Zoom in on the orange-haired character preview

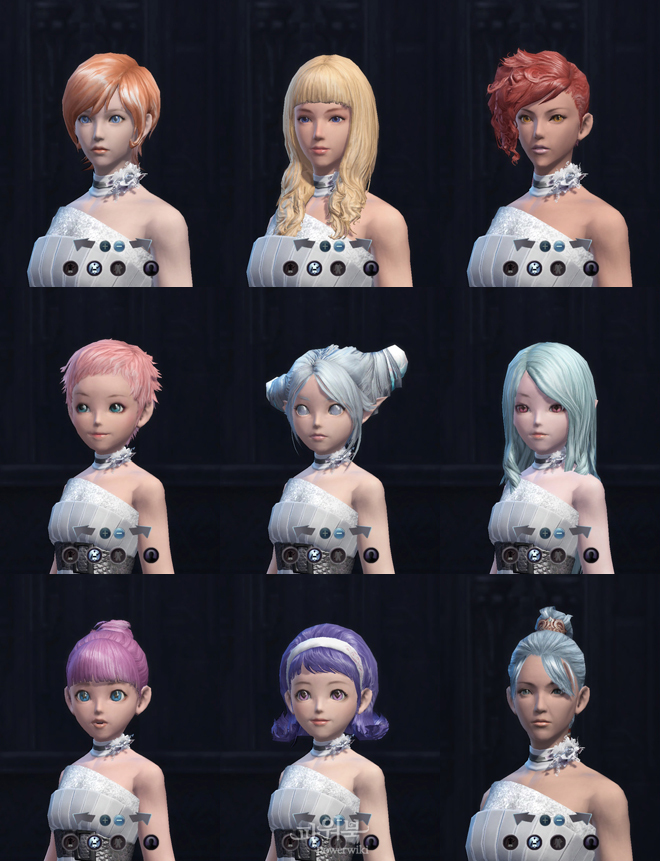click(105, 246)
